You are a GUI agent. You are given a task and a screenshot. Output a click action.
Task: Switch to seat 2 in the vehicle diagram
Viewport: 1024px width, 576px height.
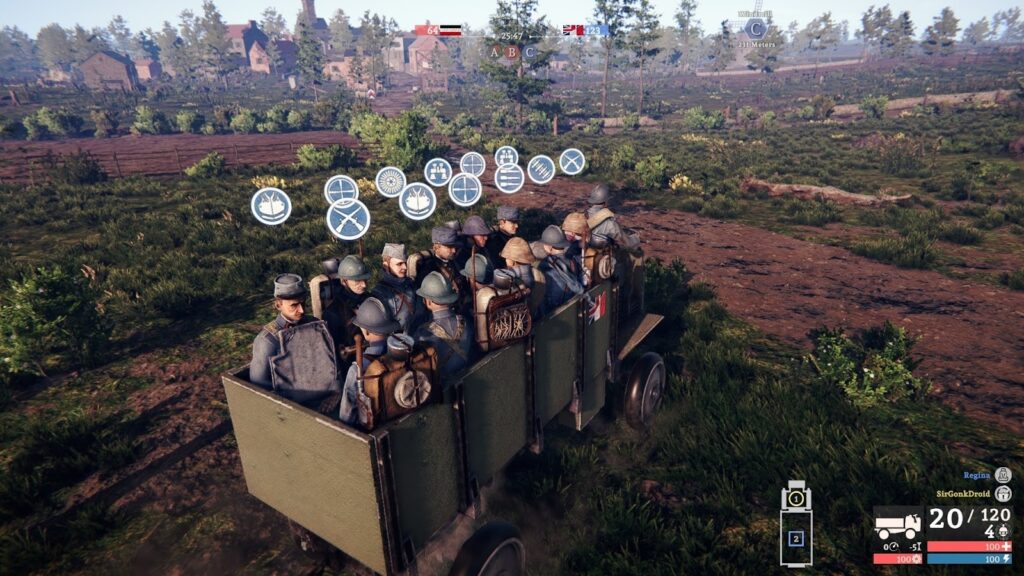796,539
